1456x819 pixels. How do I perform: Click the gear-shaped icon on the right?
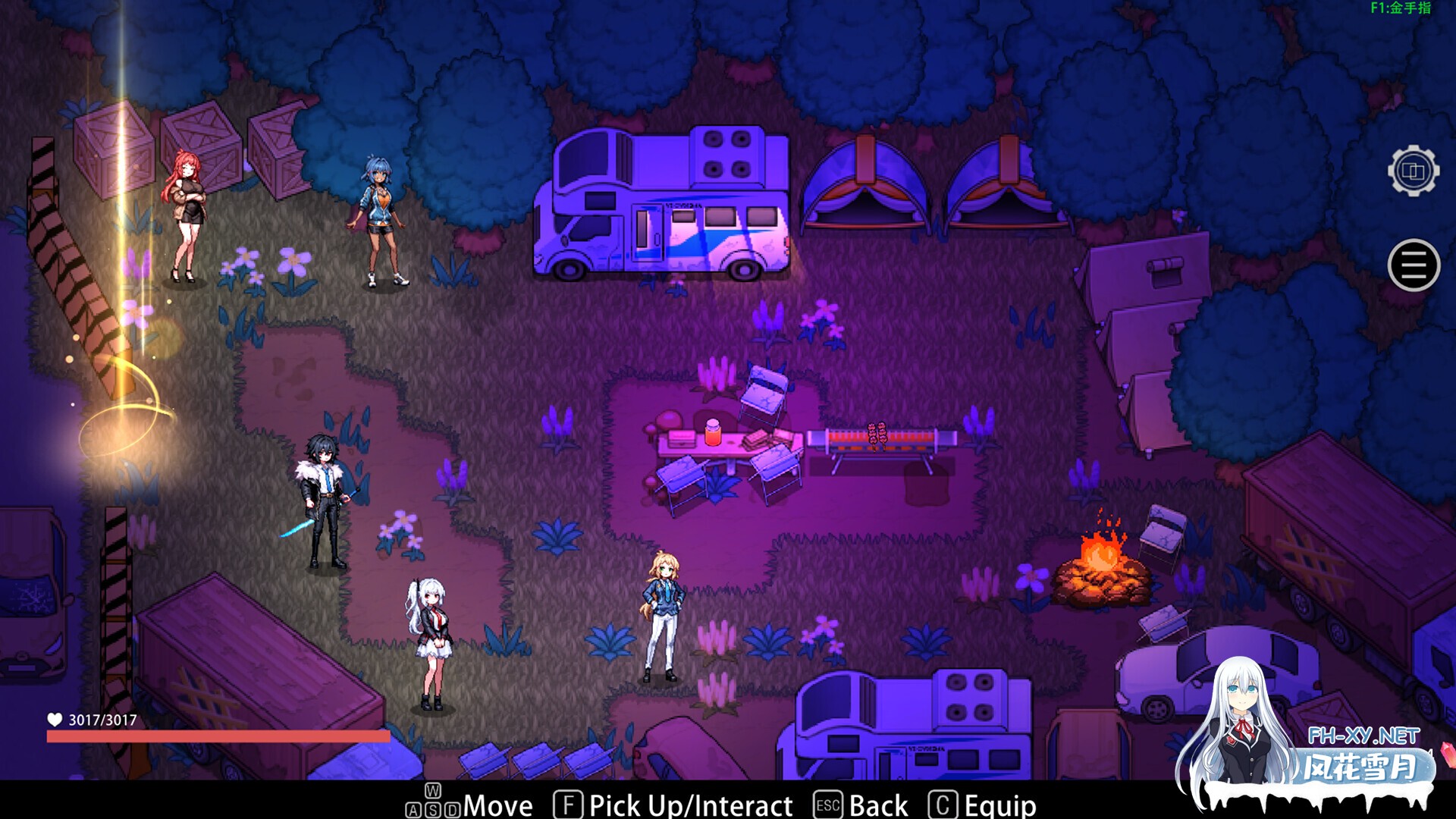[1413, 171]
